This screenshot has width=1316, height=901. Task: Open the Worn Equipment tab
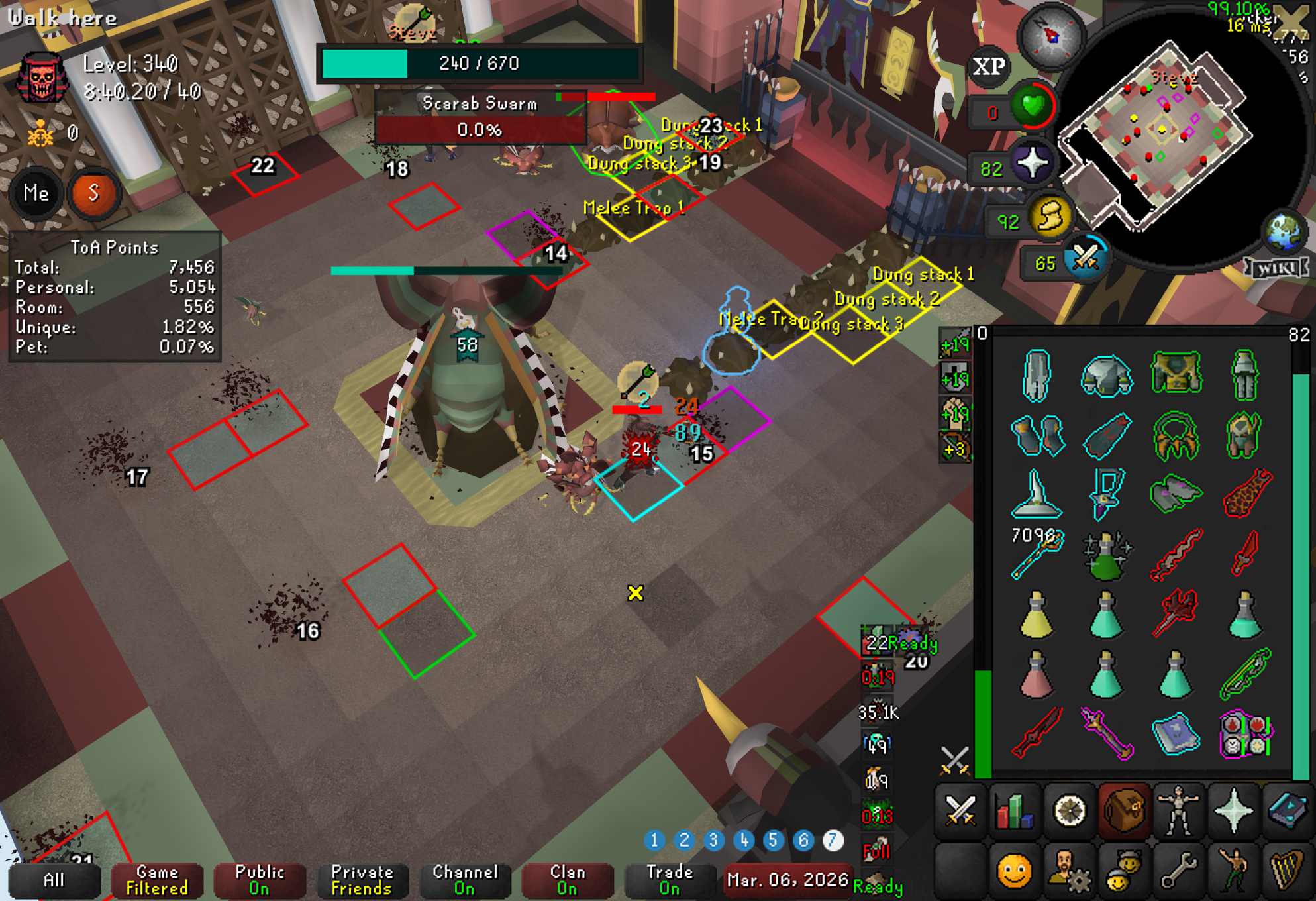pos(1178,810)
